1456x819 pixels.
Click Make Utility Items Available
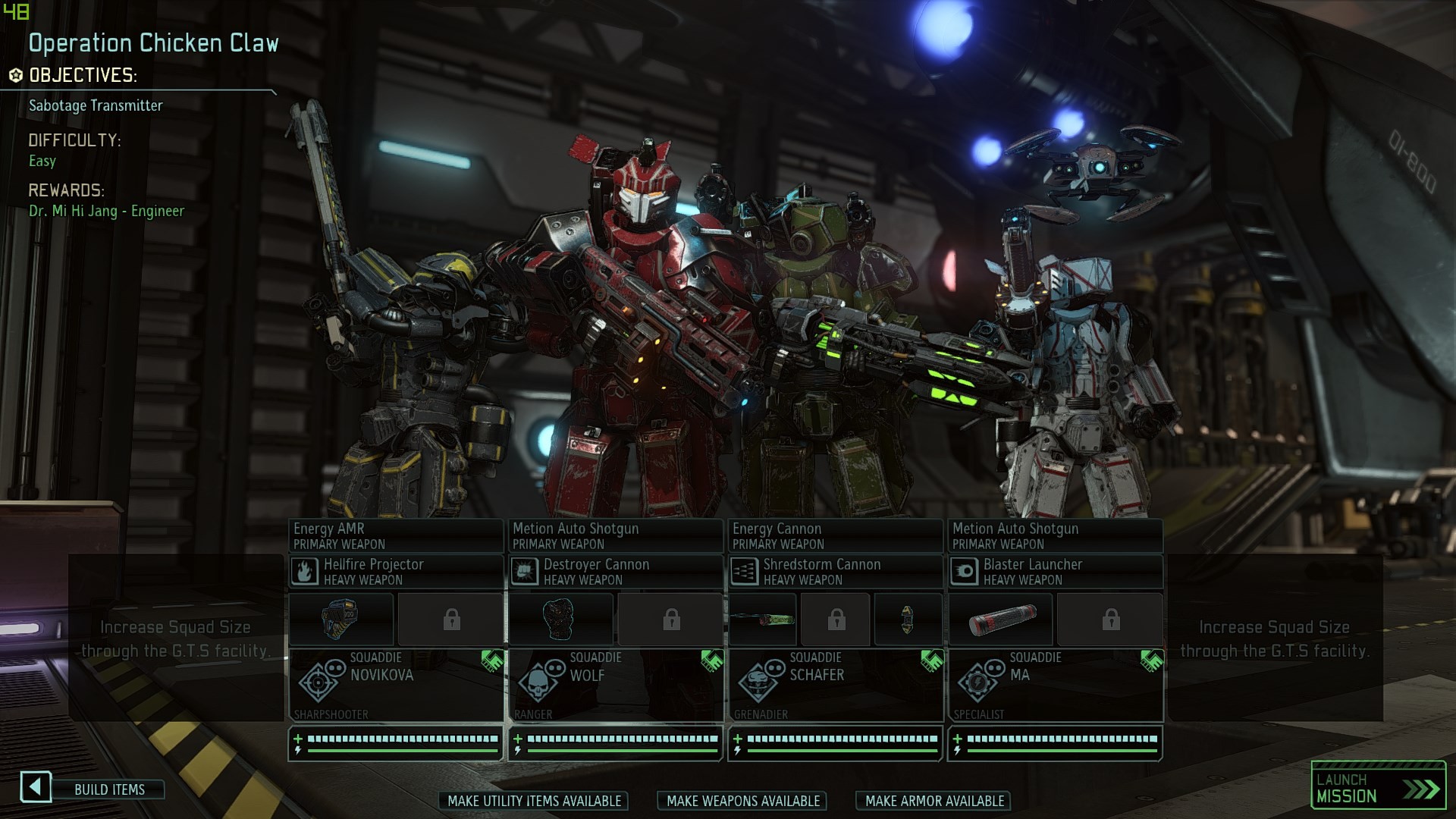point(534,801)
